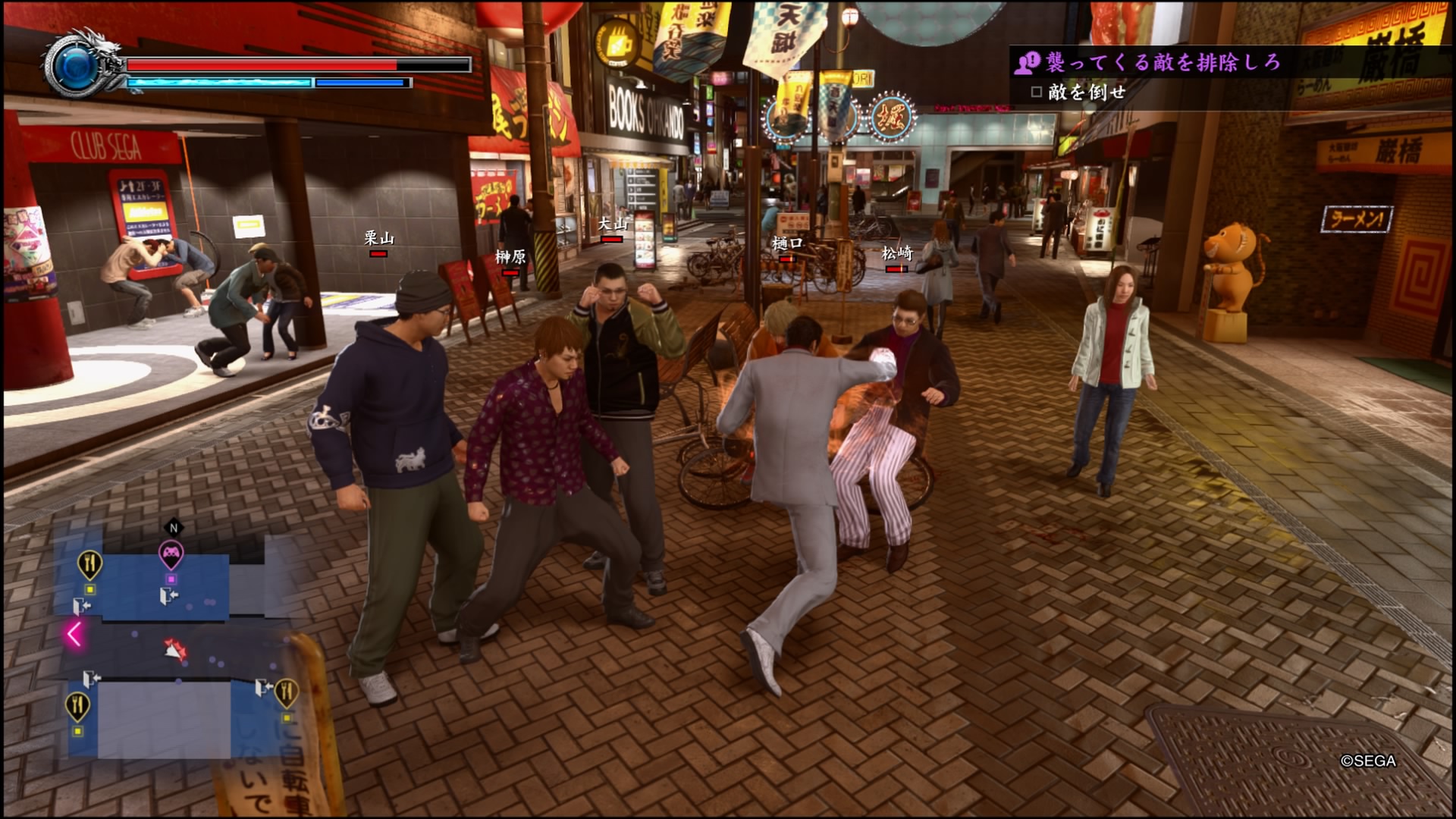Screen dimensions: 1456x819
Task: Click the pink arrow on minimap edge
Action: pos(74,633)
